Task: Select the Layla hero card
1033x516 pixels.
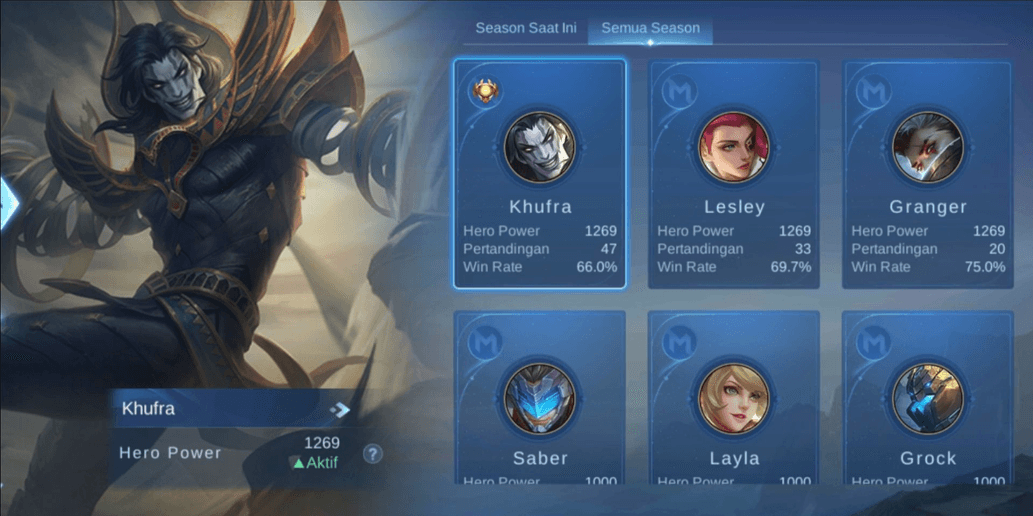Action: (x=734, y=400)
